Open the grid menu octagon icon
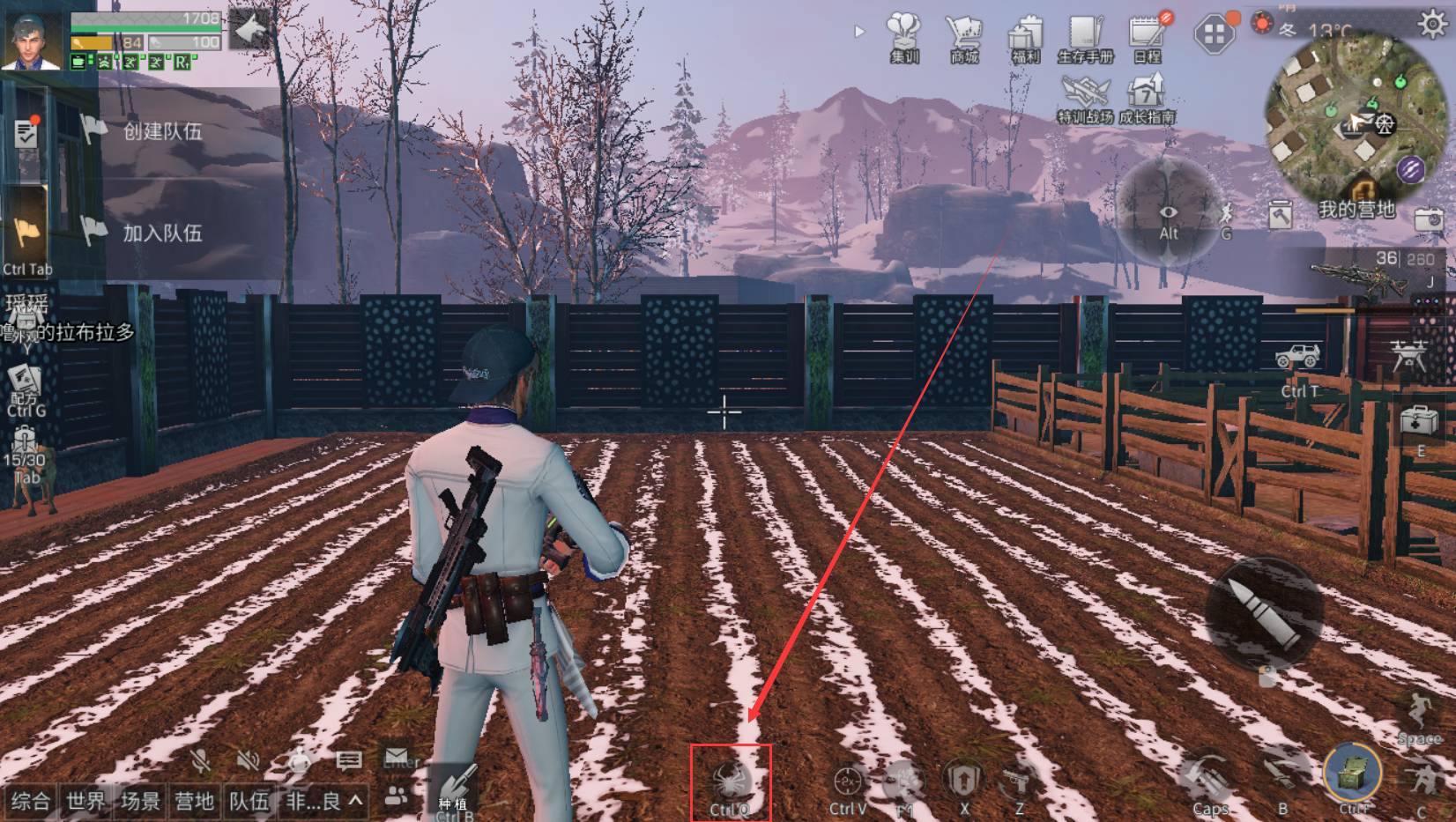This screenshot has height=822, width=1456. point(1214,34)
